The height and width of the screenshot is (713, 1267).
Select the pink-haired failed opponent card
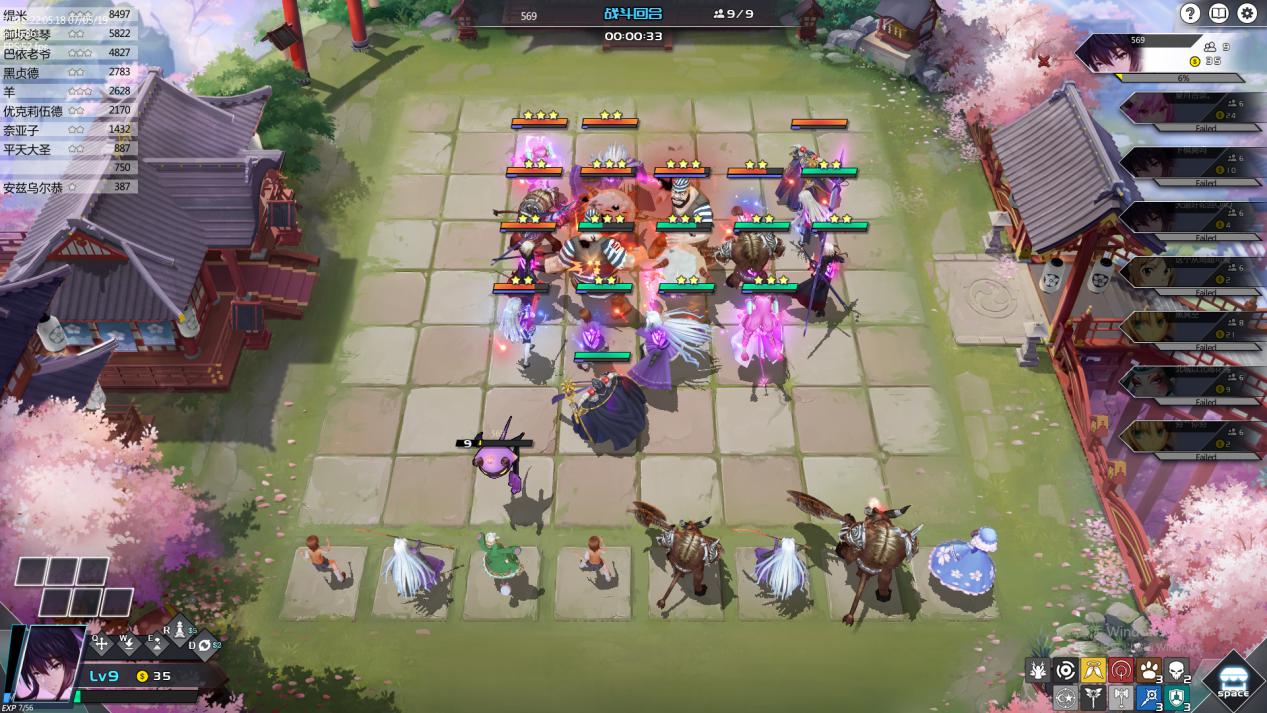pos(1180,110)
